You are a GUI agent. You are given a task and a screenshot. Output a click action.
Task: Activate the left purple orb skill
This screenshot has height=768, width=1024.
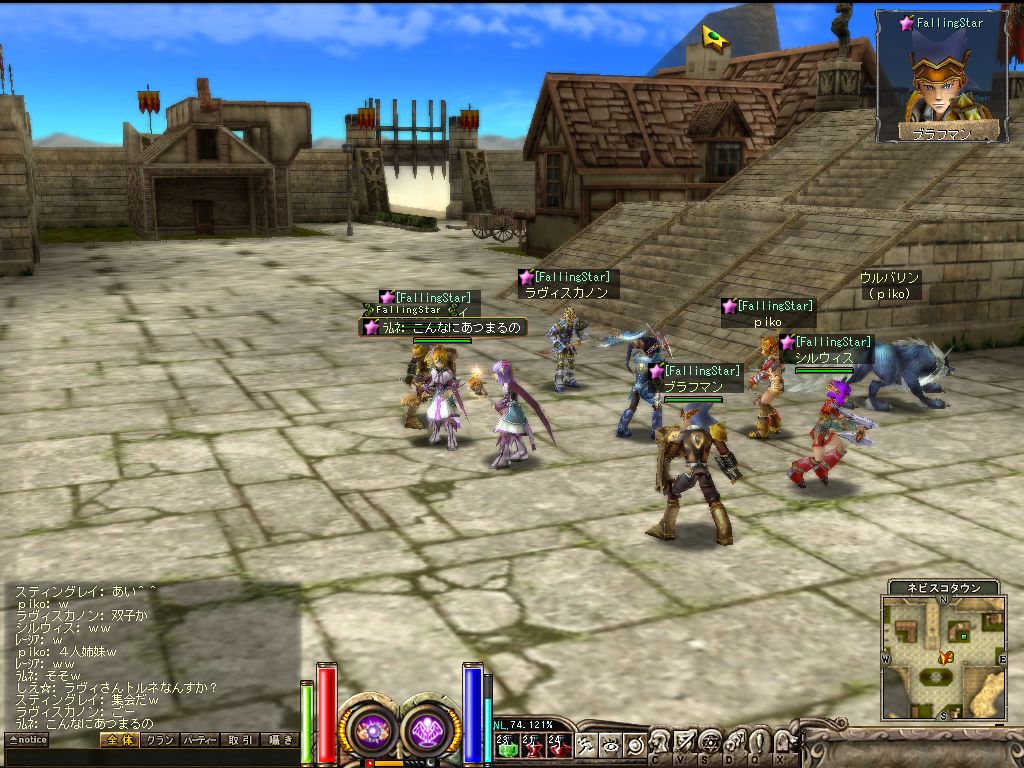(x=372, y=731)
